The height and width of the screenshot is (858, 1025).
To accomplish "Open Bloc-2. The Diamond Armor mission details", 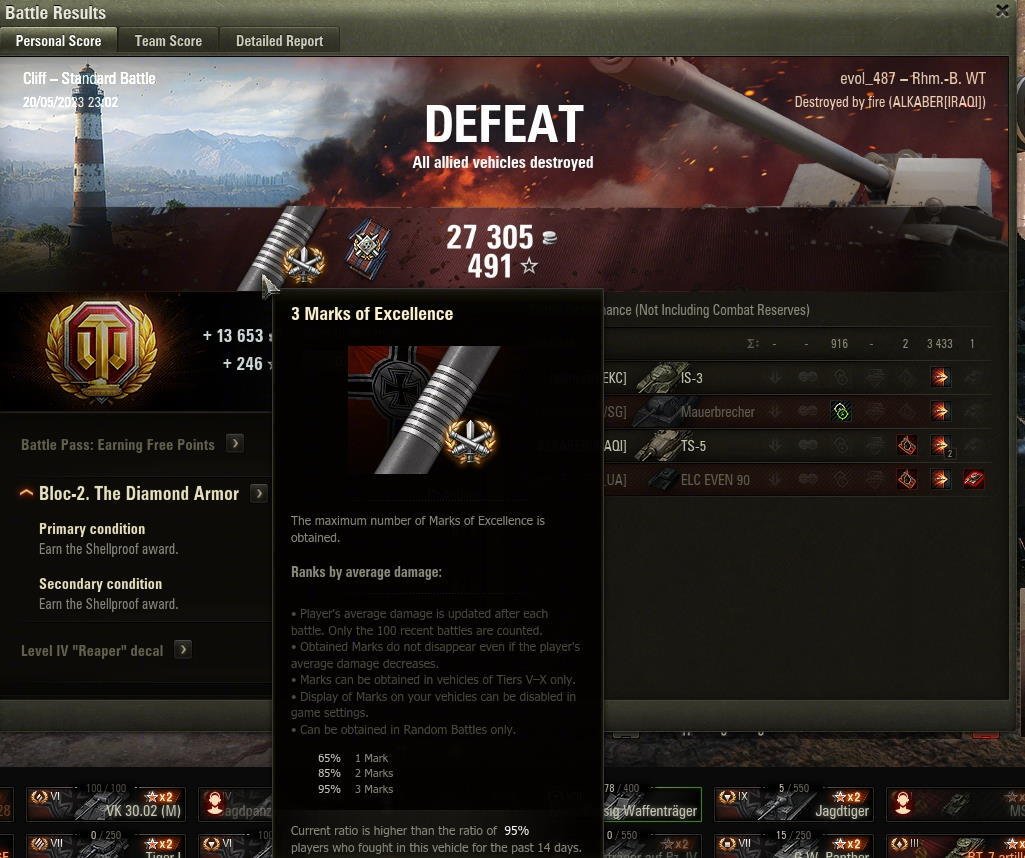I will [259, 493].
